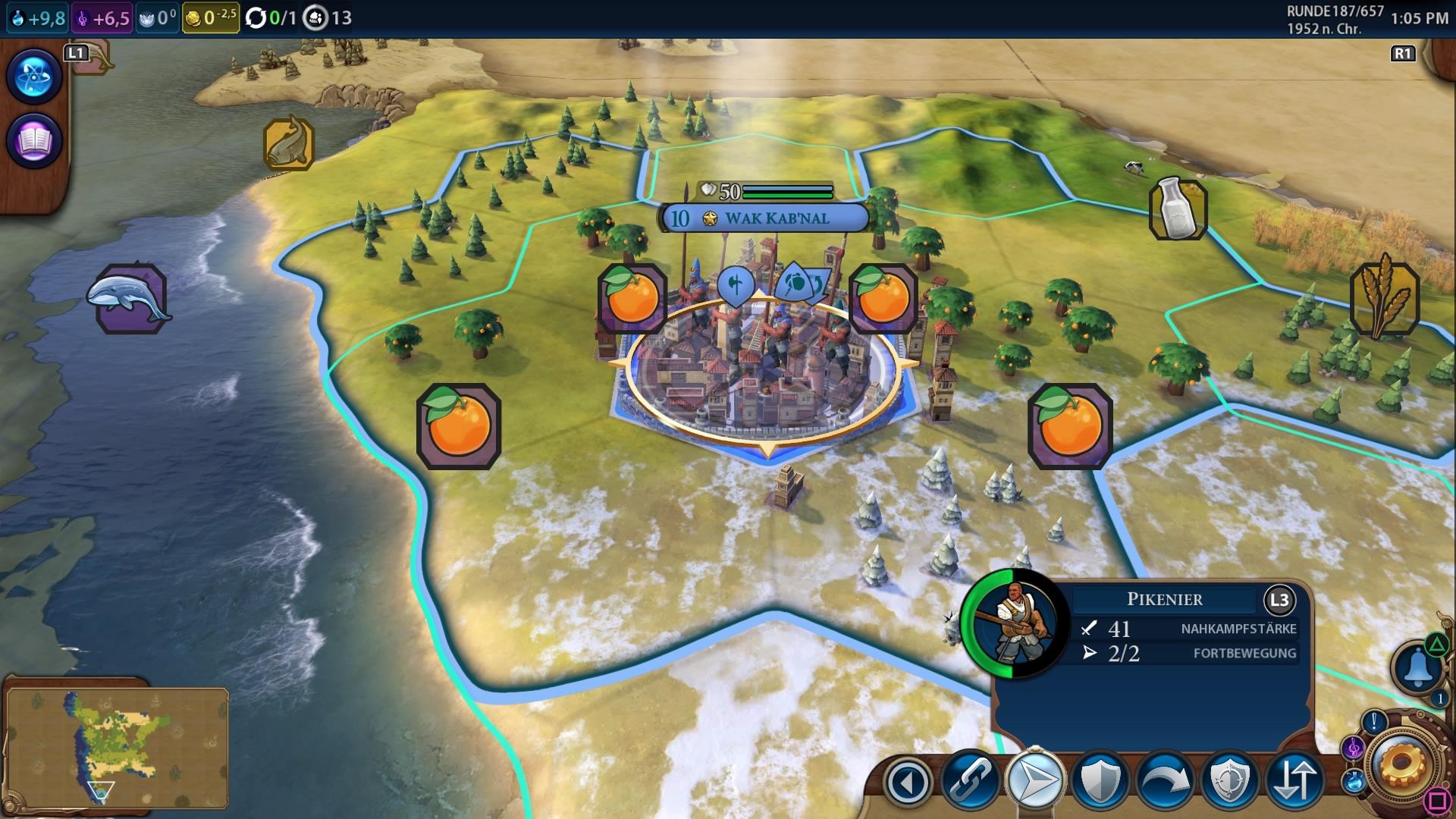Choose the chain-link formation action
The height and width of the screenshot is (819, 1456).
tap(971, 781)
